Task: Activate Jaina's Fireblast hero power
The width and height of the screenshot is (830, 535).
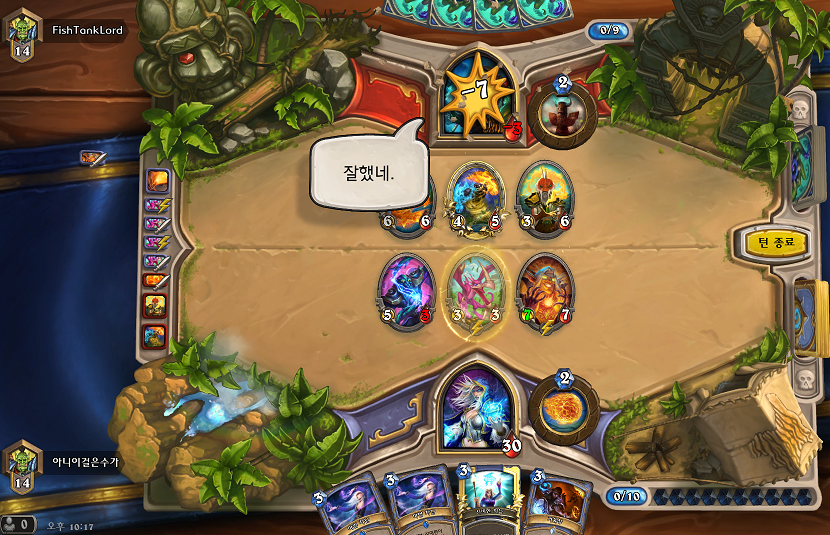Action: [x=563, y=407]
